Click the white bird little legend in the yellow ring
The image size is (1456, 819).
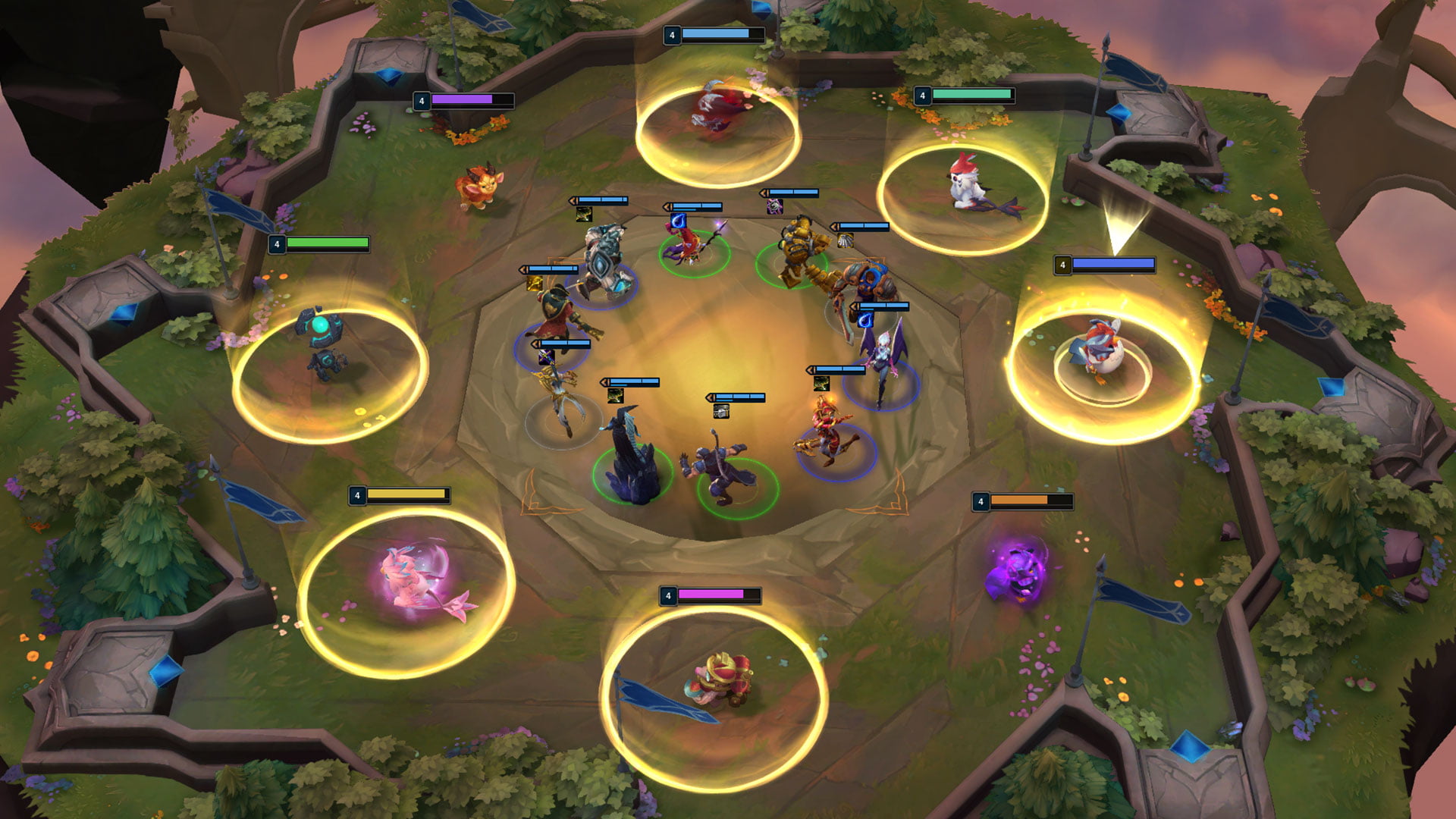coord(967,186)
